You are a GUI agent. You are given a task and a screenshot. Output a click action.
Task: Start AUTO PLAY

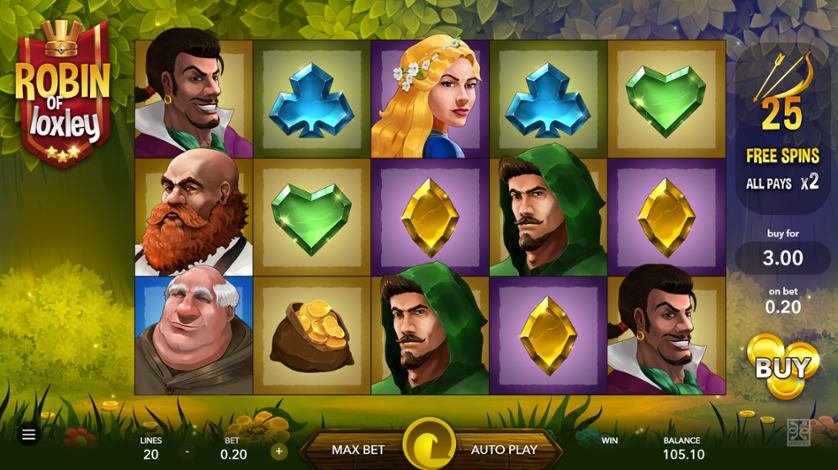(x=503, y=450)
